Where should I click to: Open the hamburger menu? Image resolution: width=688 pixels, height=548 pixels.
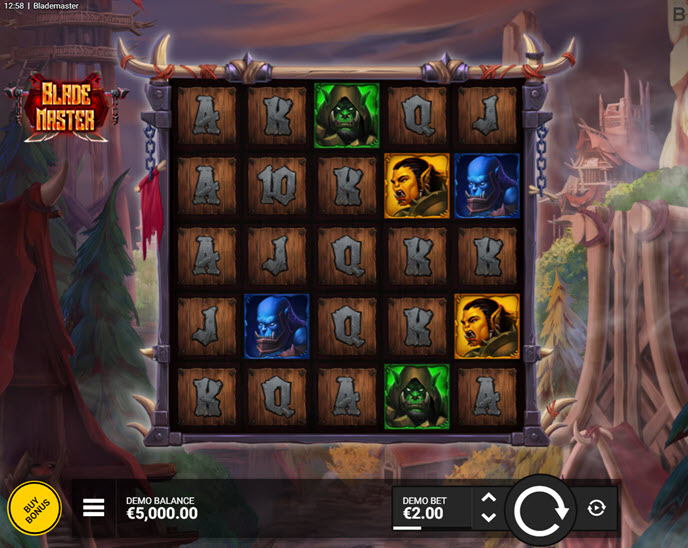point(94,508)
